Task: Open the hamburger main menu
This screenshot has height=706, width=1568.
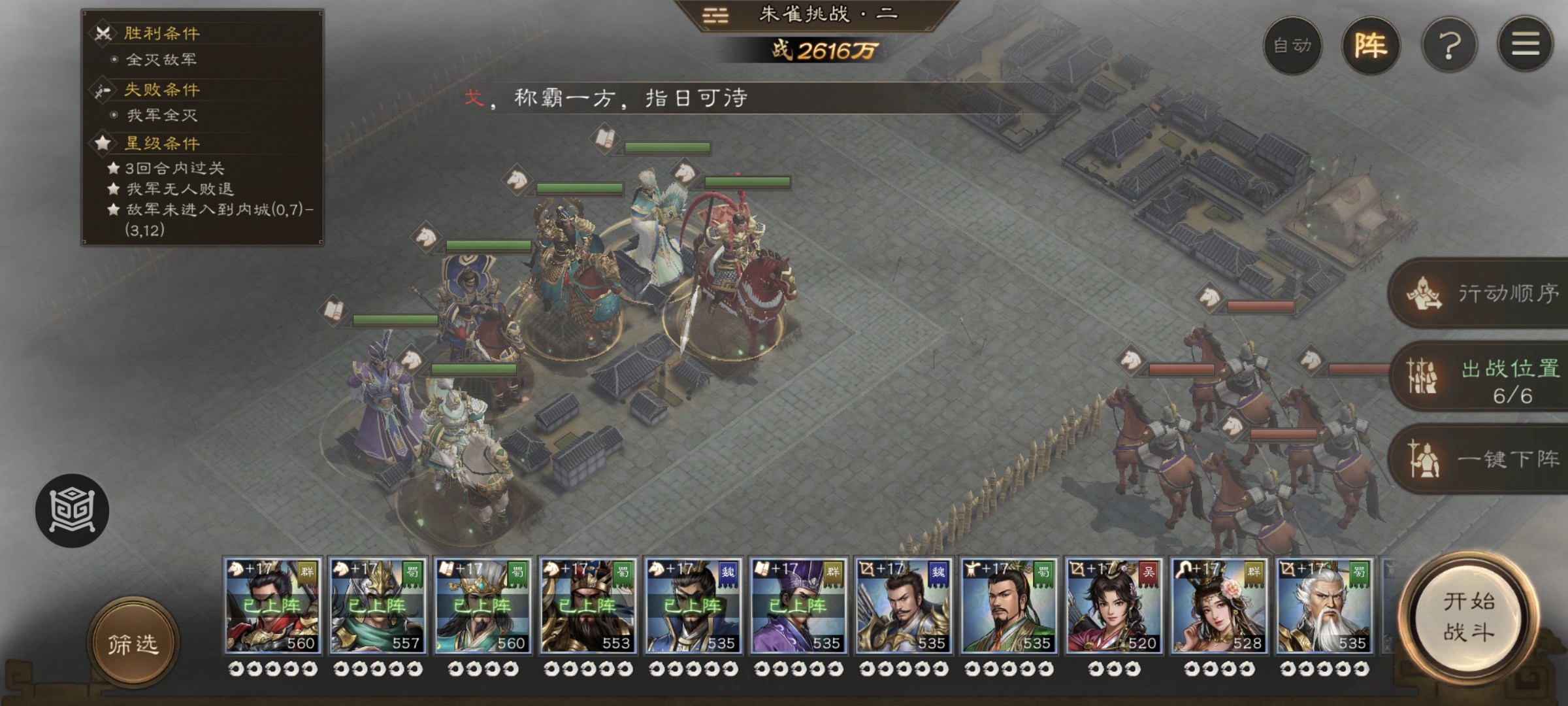Action: coord(1525,46)
